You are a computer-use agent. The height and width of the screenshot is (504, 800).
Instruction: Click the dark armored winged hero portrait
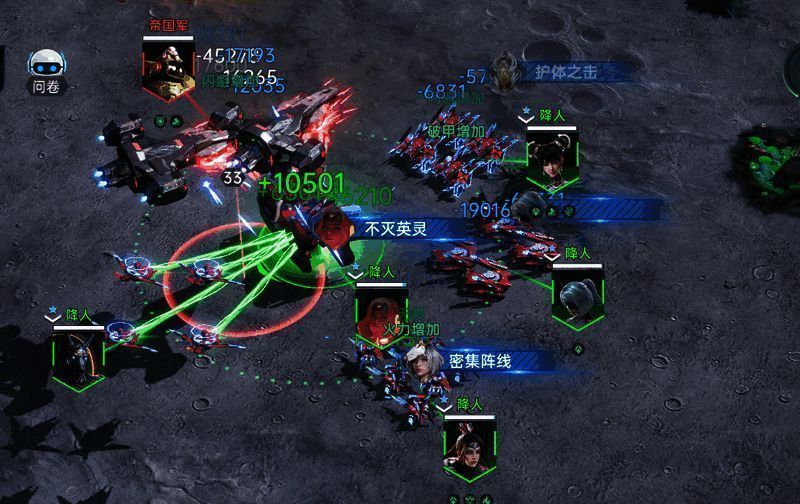(79, 355)
